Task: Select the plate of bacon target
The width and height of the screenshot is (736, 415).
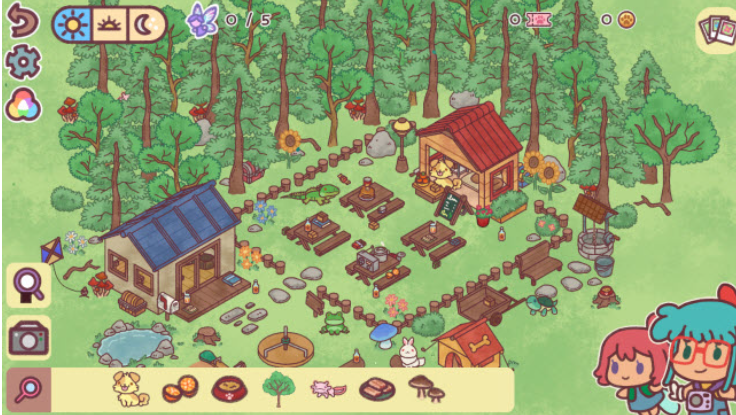Action: click(x=375, y=388)
